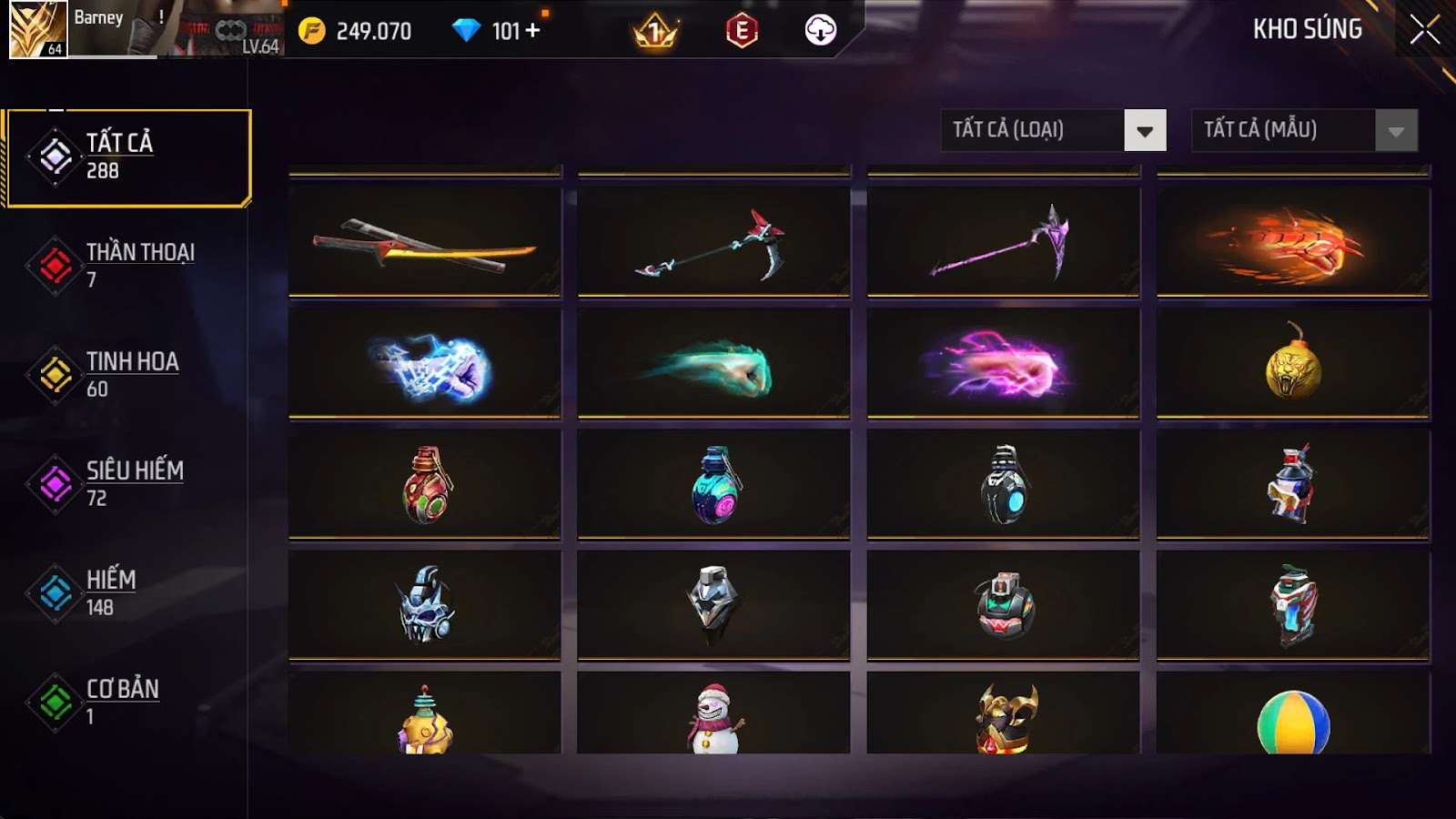Viewport: 1456px width, 819px height.
Task: Click the cloud download icon
Action: (x=821, y=31)
